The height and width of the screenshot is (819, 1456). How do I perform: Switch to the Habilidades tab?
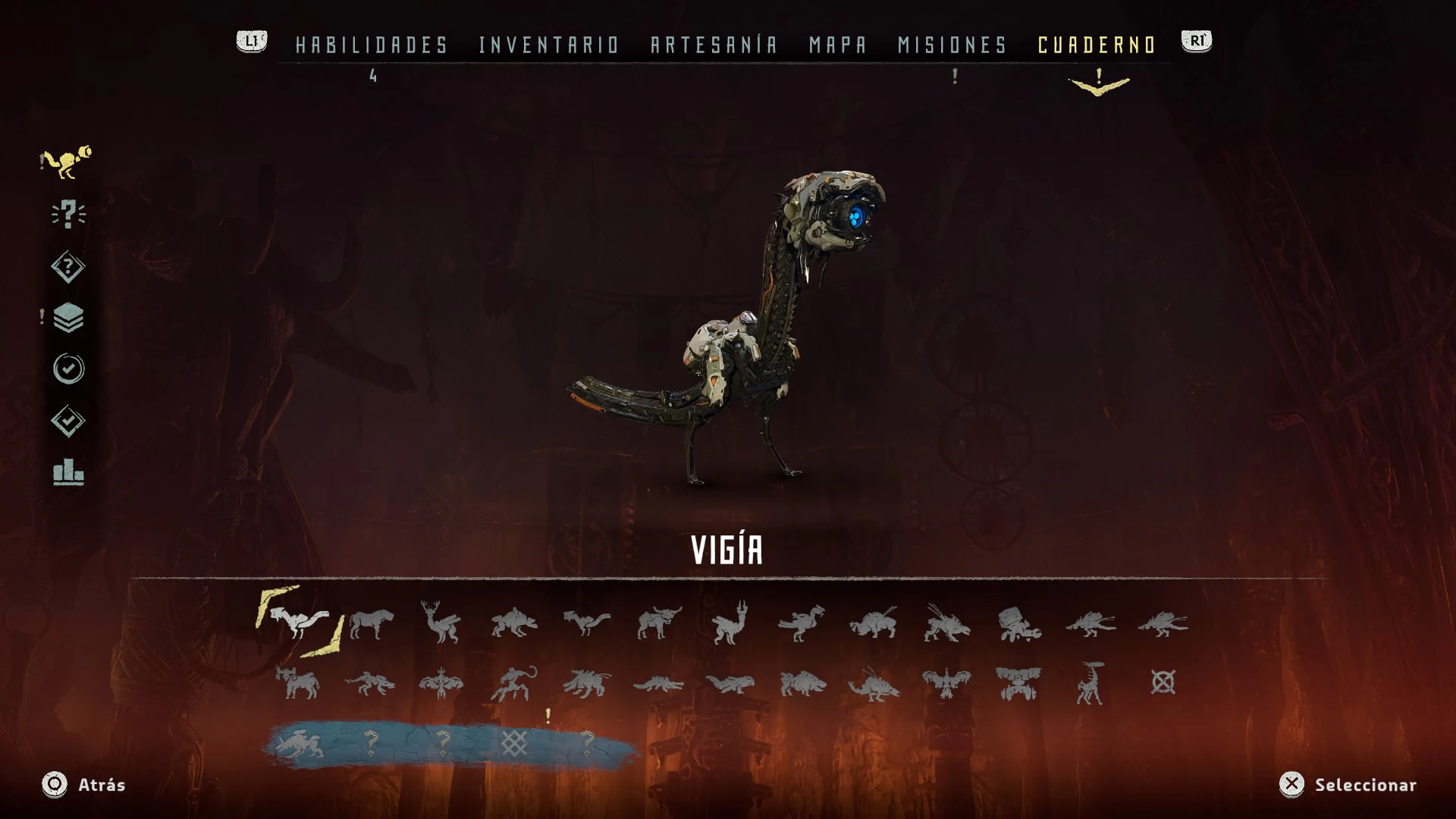click(x=372, y=45)
